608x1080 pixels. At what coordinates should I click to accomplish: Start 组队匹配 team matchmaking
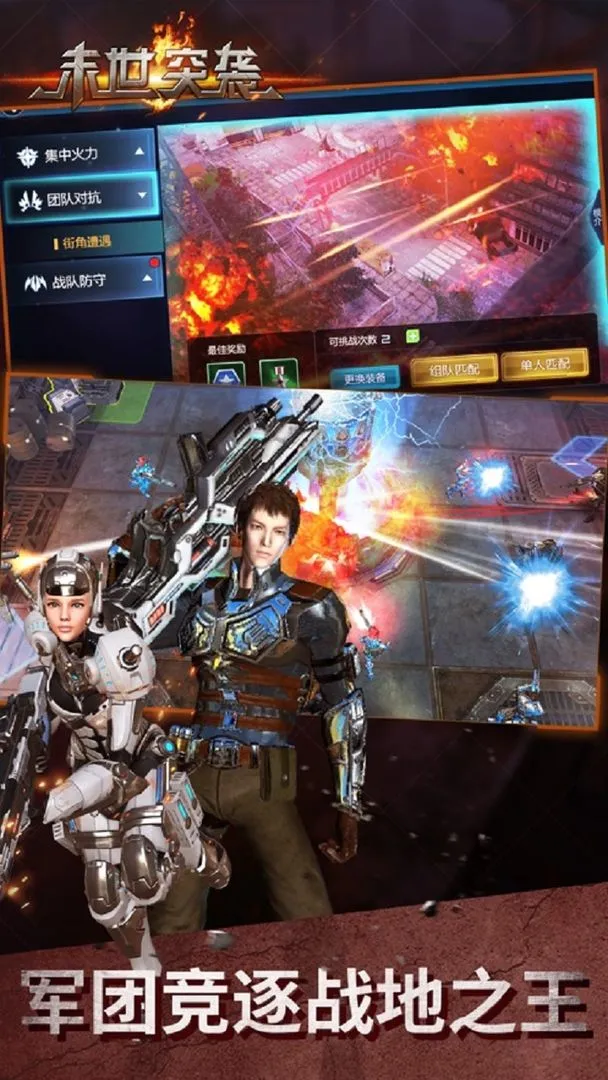[453, 369]
